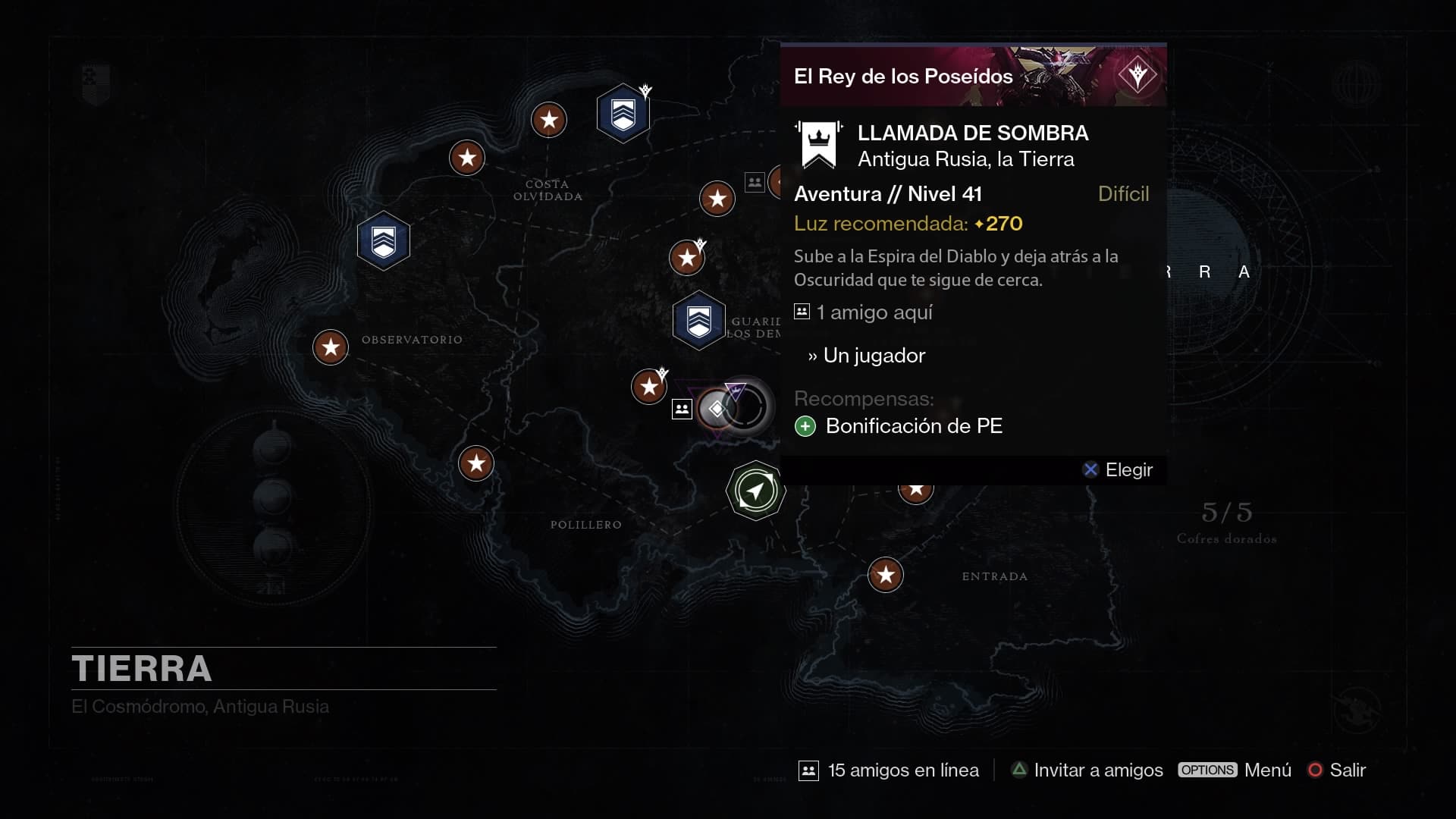The image size is (1456, 819).
Task: Exit the map with Salir
Action: pos(1338,770)
